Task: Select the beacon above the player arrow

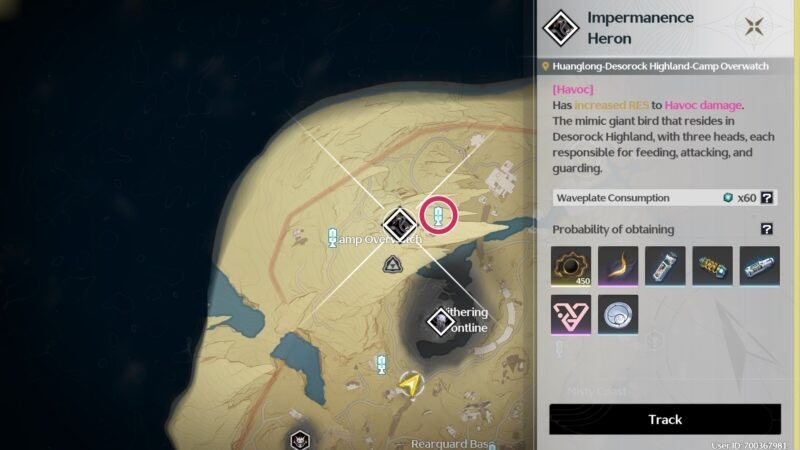Action: tap(380, 365)
